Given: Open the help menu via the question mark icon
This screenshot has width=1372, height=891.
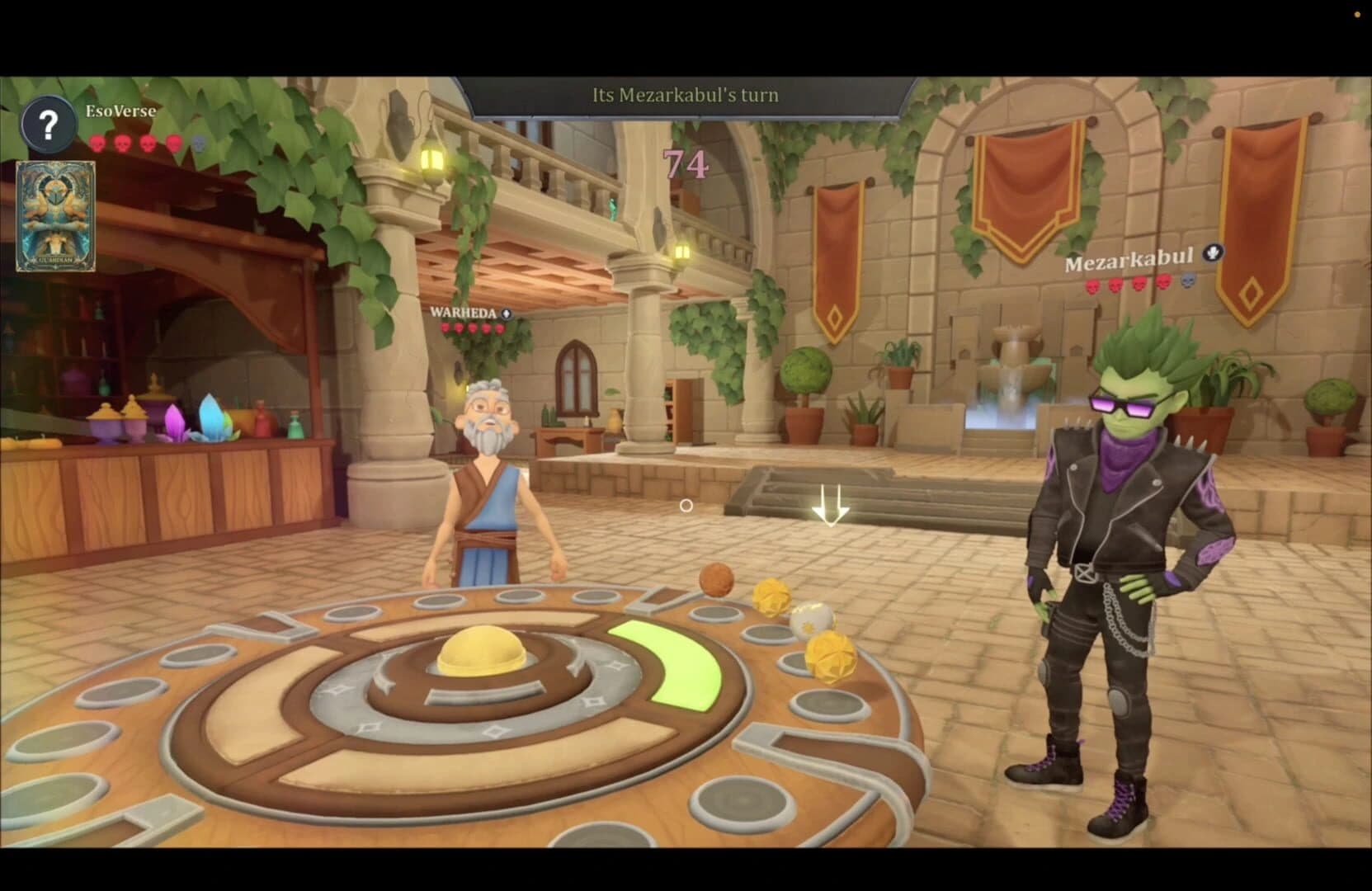Looking at the screenshot, I should (x=48, y=124).
